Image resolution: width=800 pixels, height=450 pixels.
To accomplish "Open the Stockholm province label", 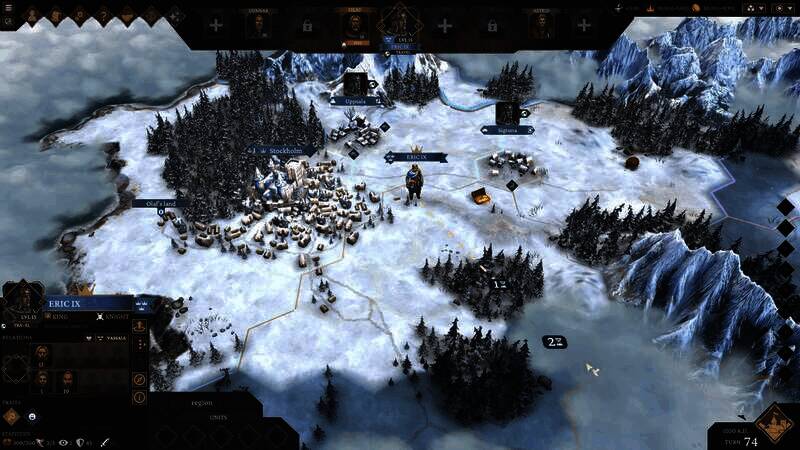I will [x=284, y=152].
